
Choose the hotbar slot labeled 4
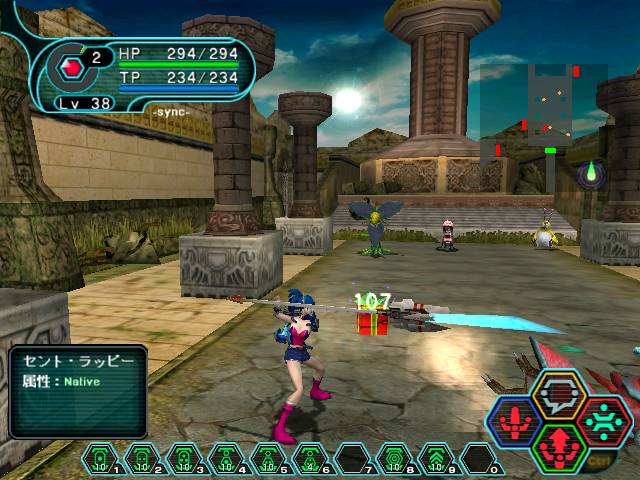pos(225,460)
